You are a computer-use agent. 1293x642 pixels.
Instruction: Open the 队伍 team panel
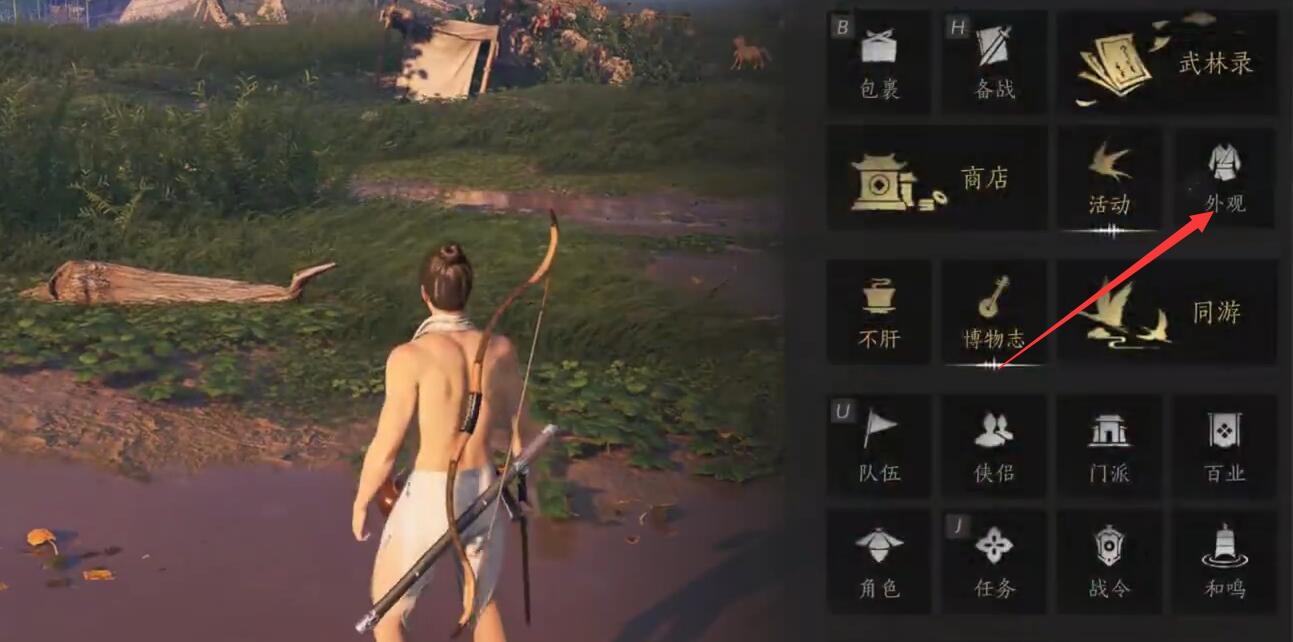[879, 446]
